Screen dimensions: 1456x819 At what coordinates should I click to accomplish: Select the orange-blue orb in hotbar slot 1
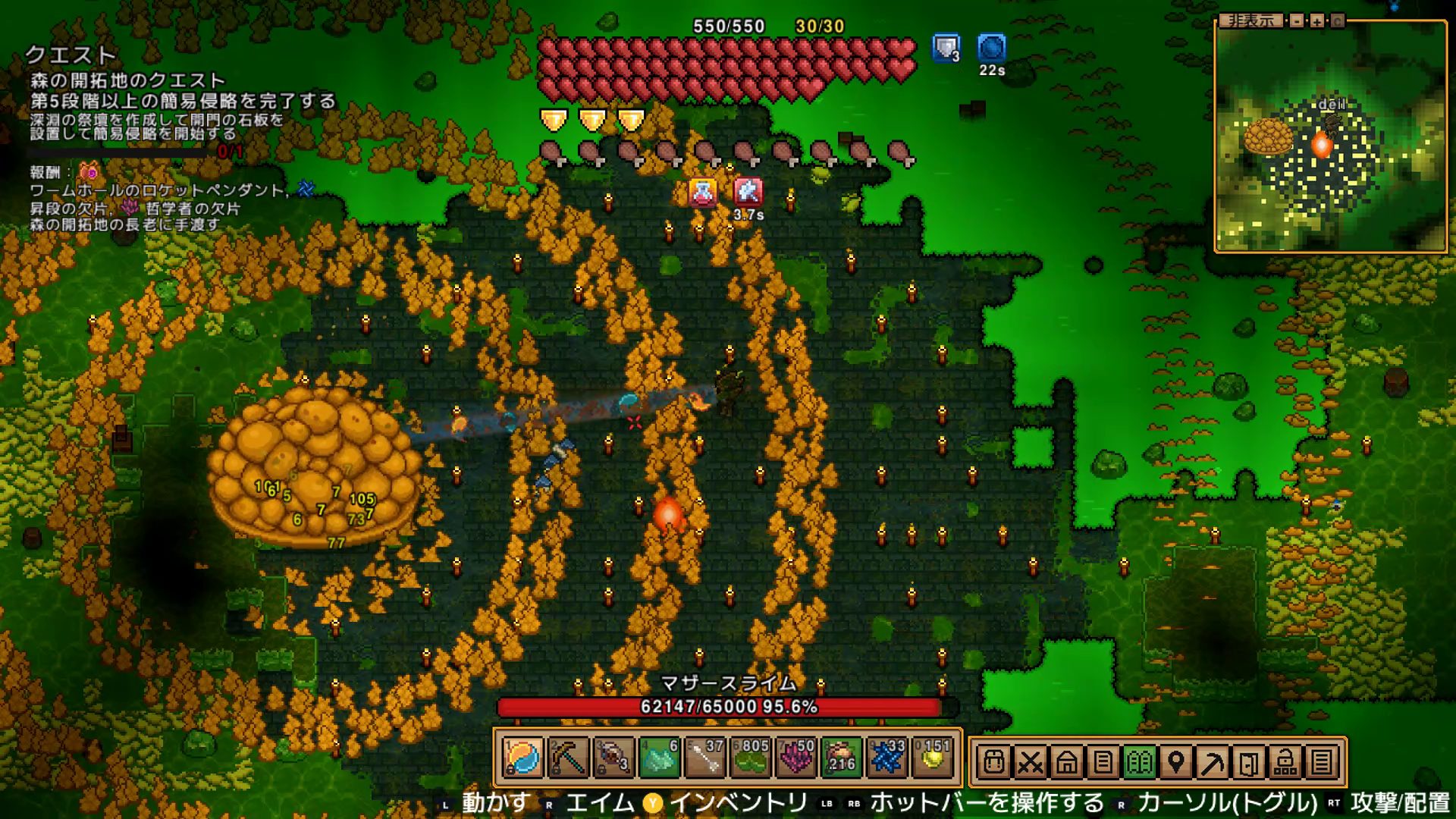[x=522, y=758]
